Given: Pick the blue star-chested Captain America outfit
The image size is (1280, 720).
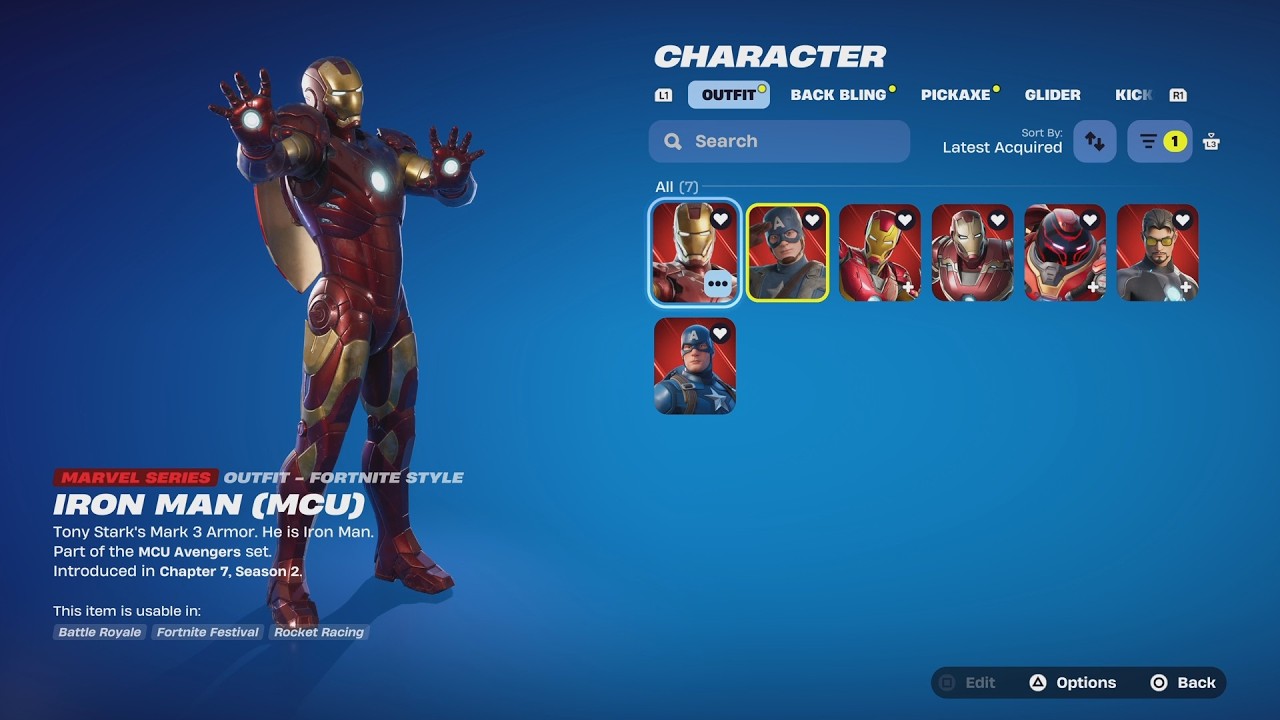Looking at the screenshot, I should point(695,366).
